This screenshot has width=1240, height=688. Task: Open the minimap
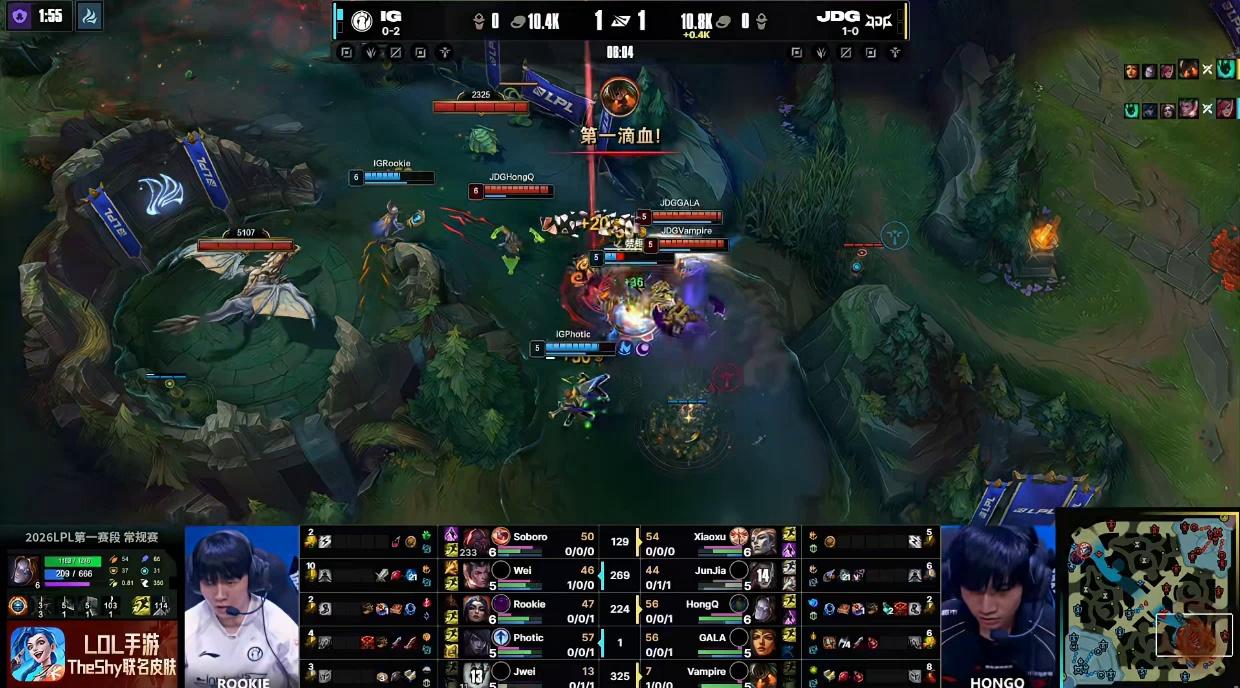(x=1148, y=599)
